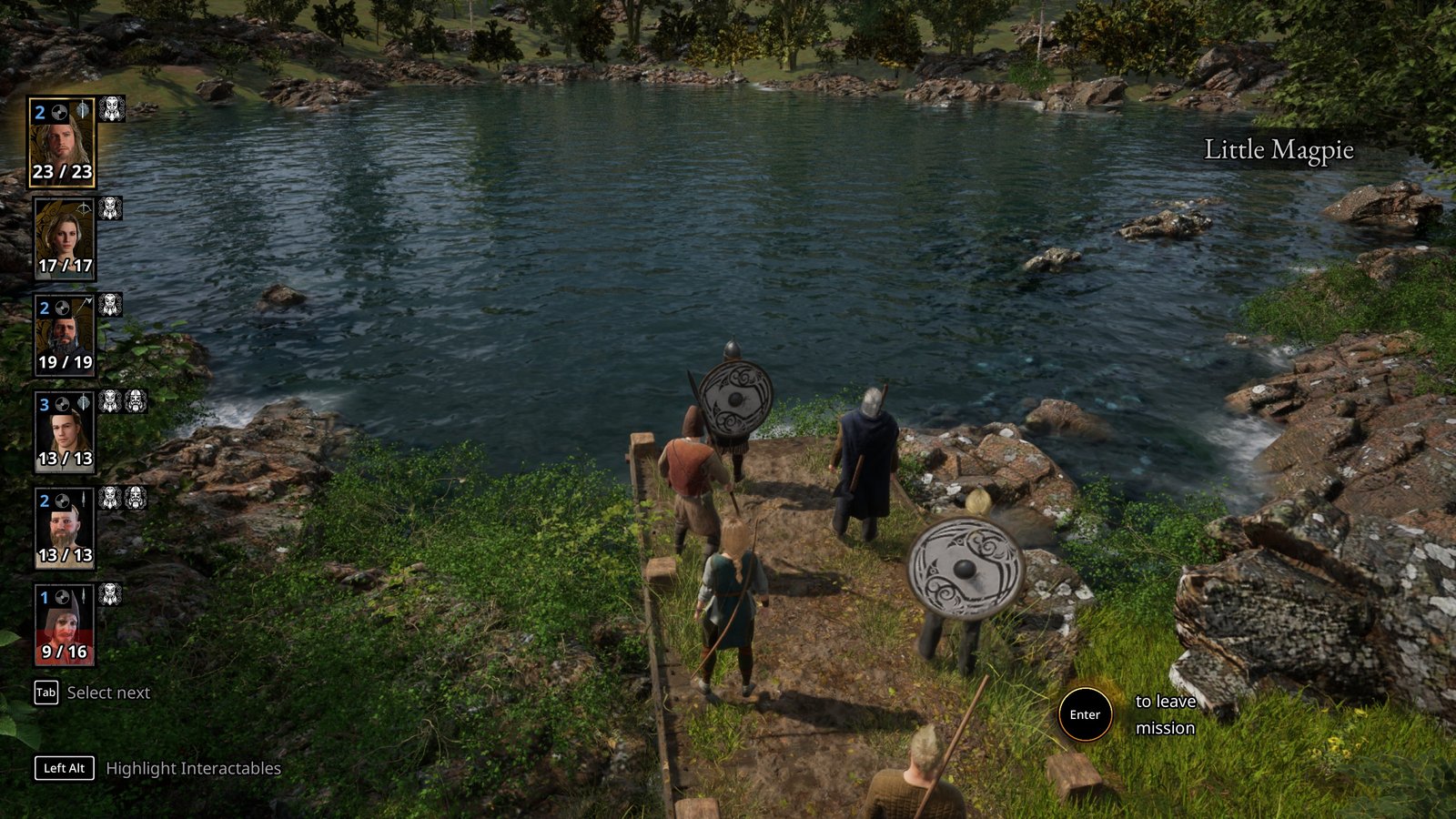Choose the wounded hooded portrait with 9/16 health
The width and height of the screenshot is (1456, 819).
point(64,625)
